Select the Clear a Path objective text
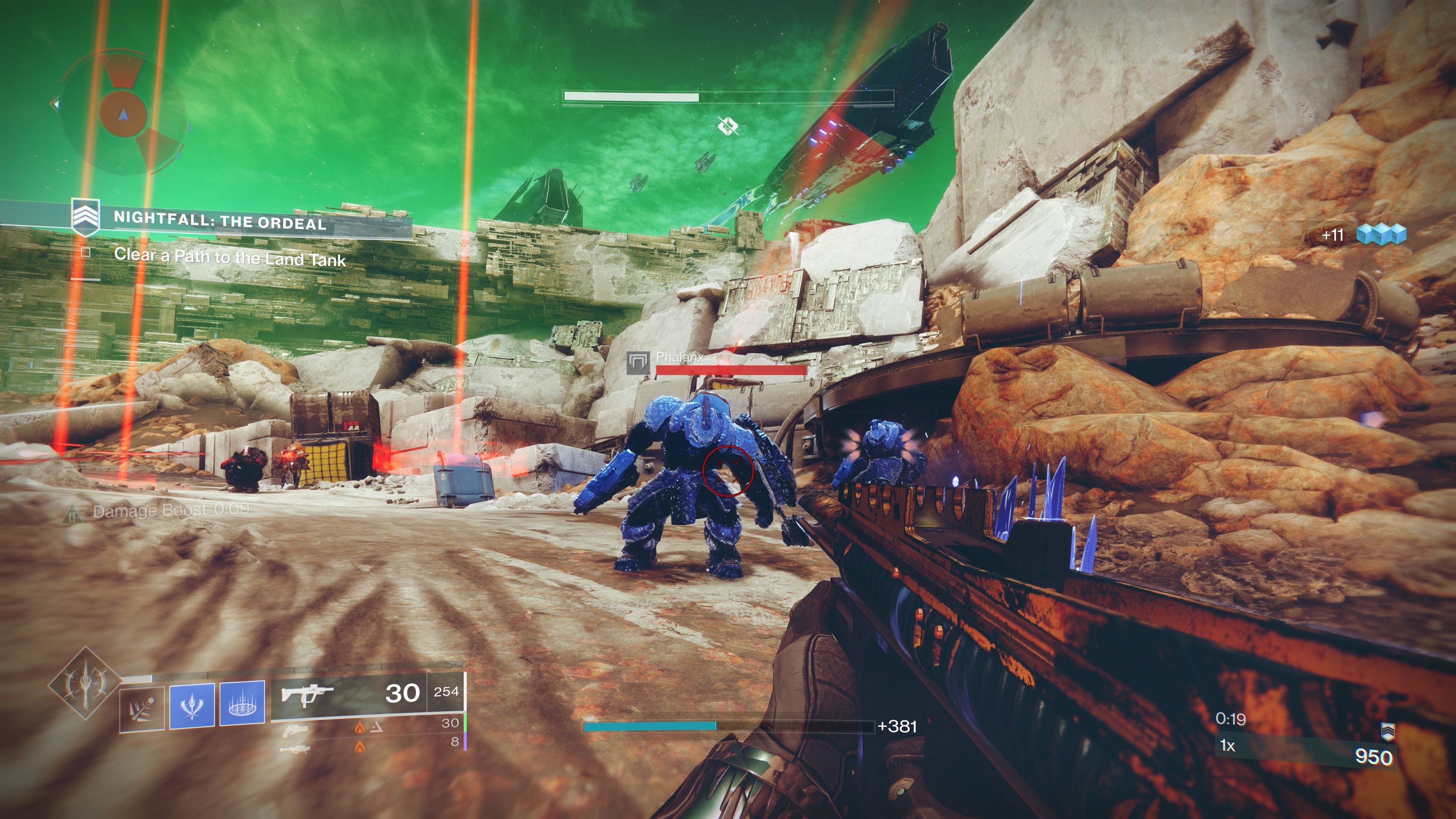Screen dimensions: 1456x819 (x=232, y=258)
